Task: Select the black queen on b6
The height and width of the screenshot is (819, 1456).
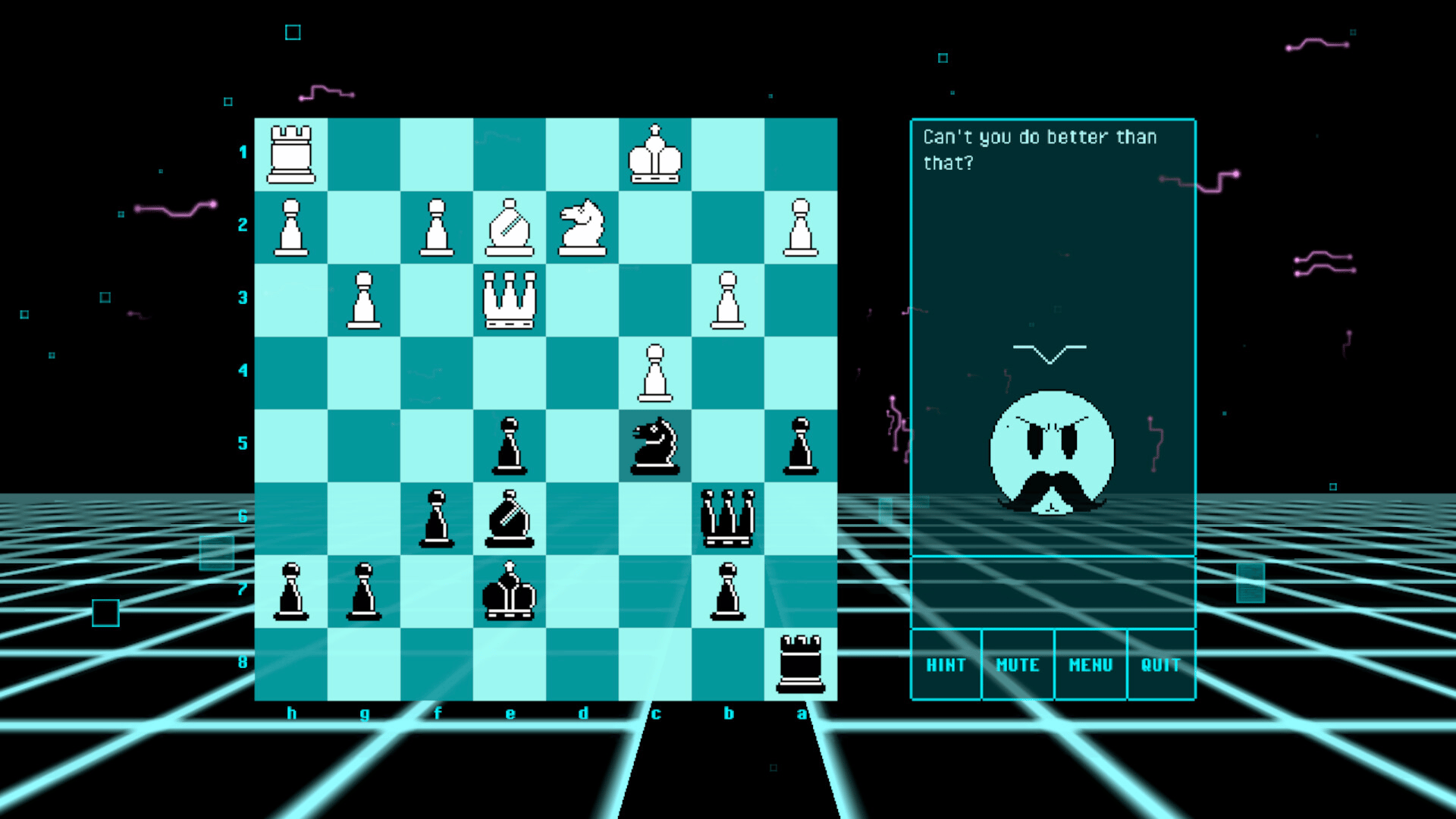Action: [x=729, y=518]
